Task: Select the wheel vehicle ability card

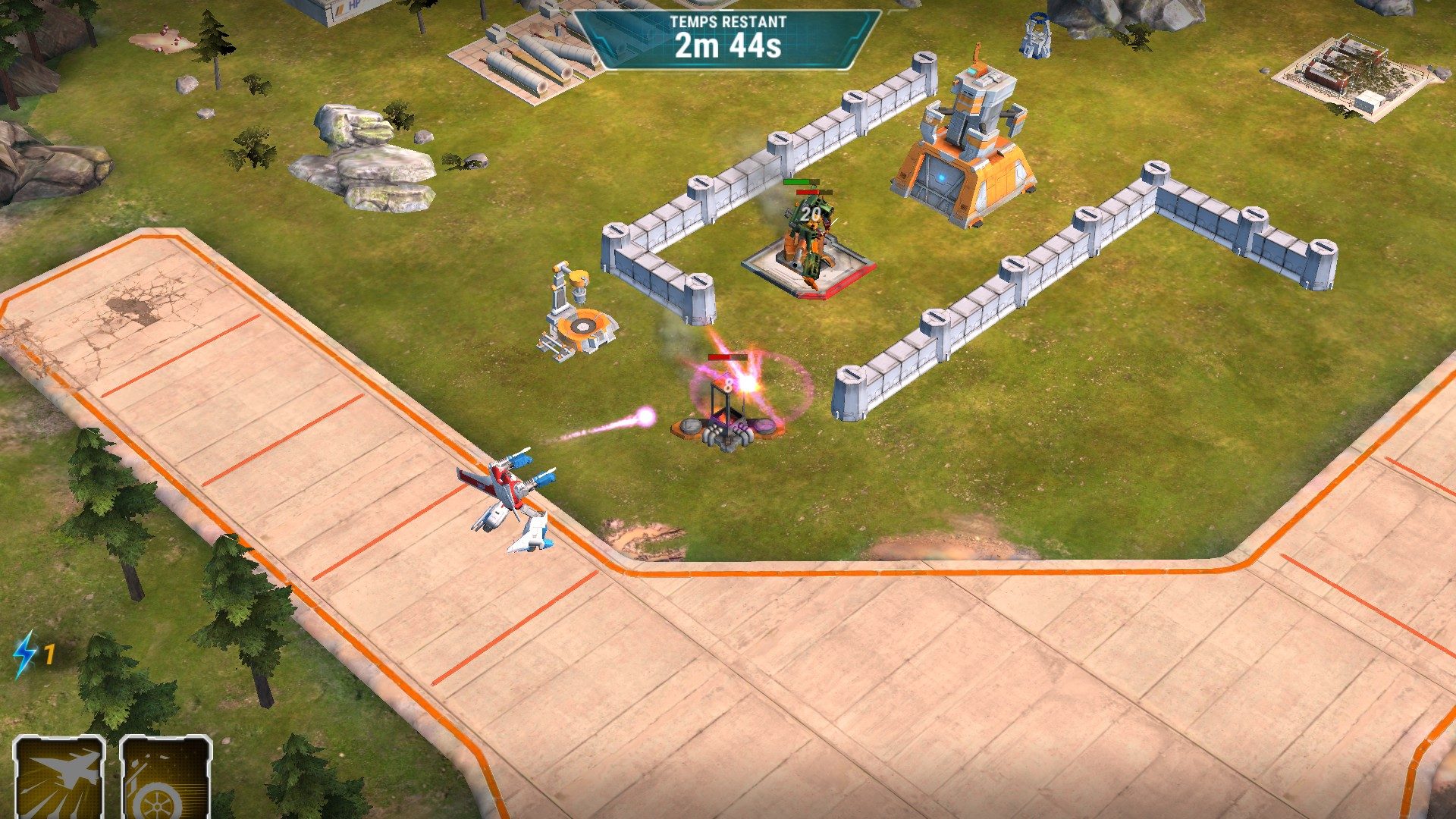Action: 165,779
